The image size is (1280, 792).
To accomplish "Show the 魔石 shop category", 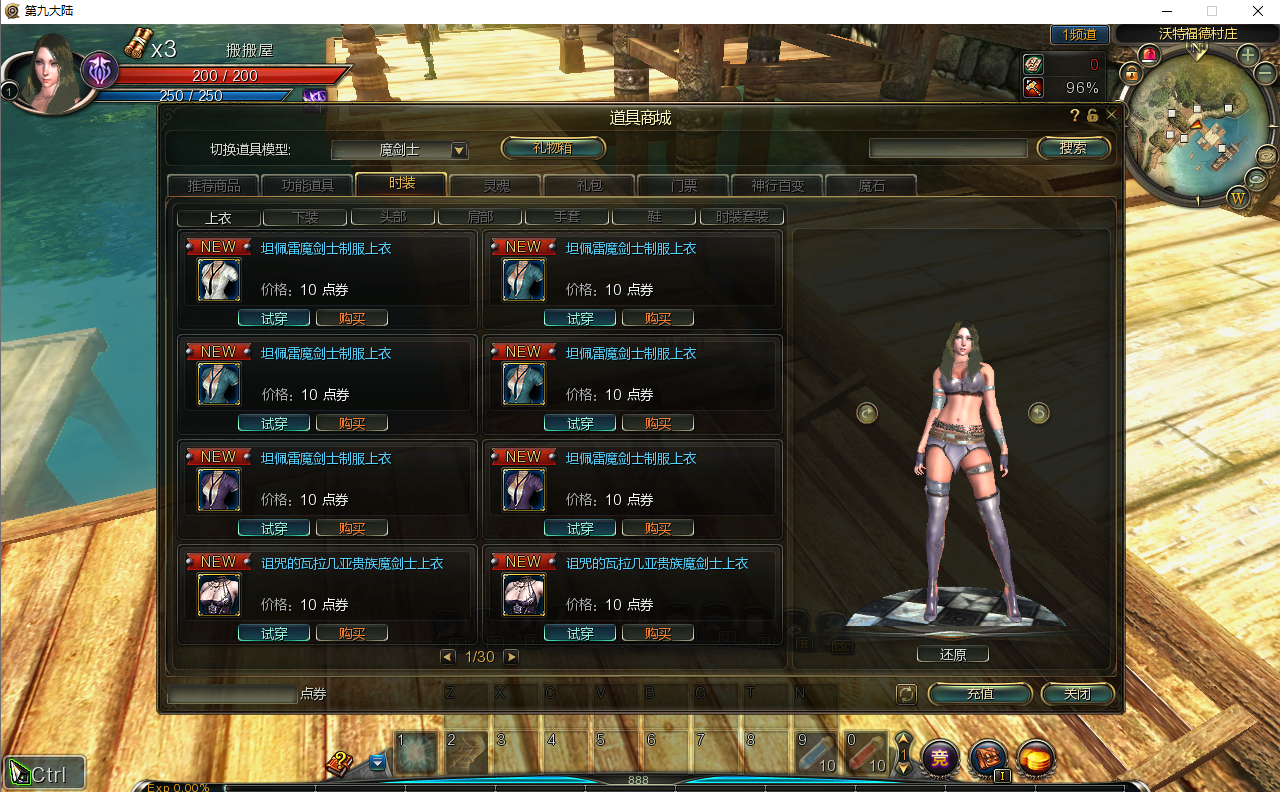I will click(871, 185).
